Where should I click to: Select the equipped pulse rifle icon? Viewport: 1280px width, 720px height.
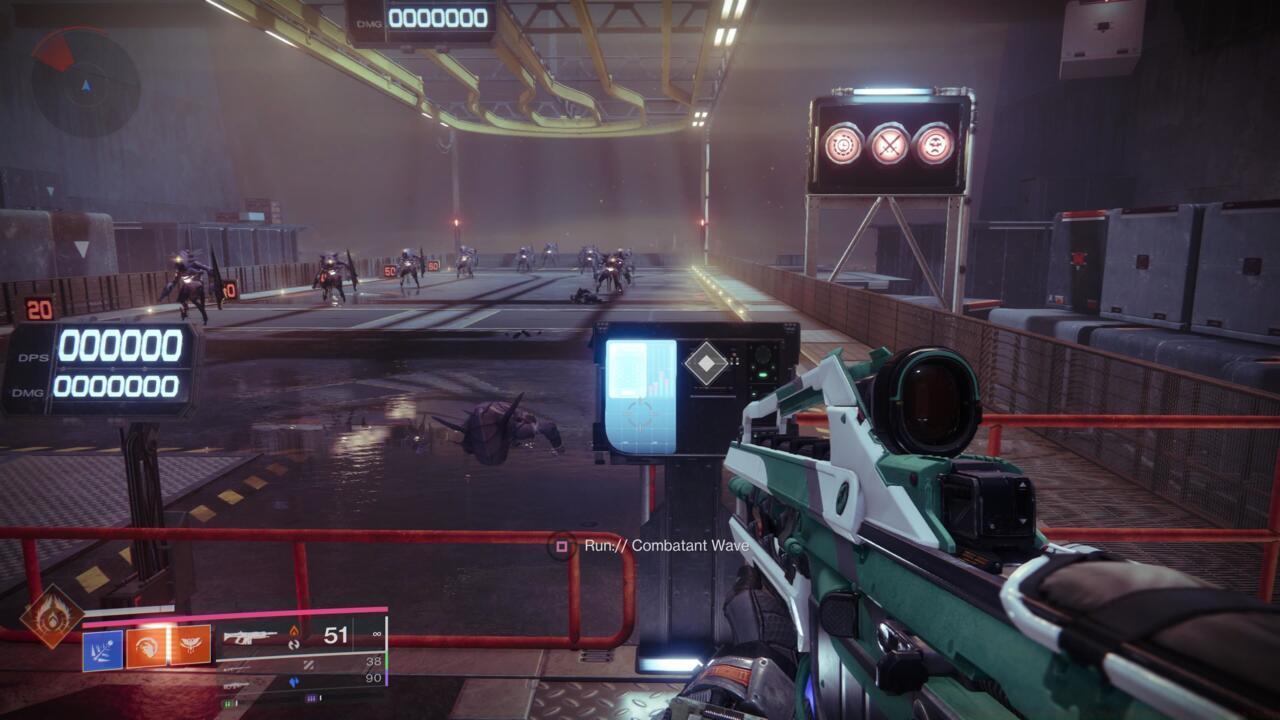click(x=250, y=636)
